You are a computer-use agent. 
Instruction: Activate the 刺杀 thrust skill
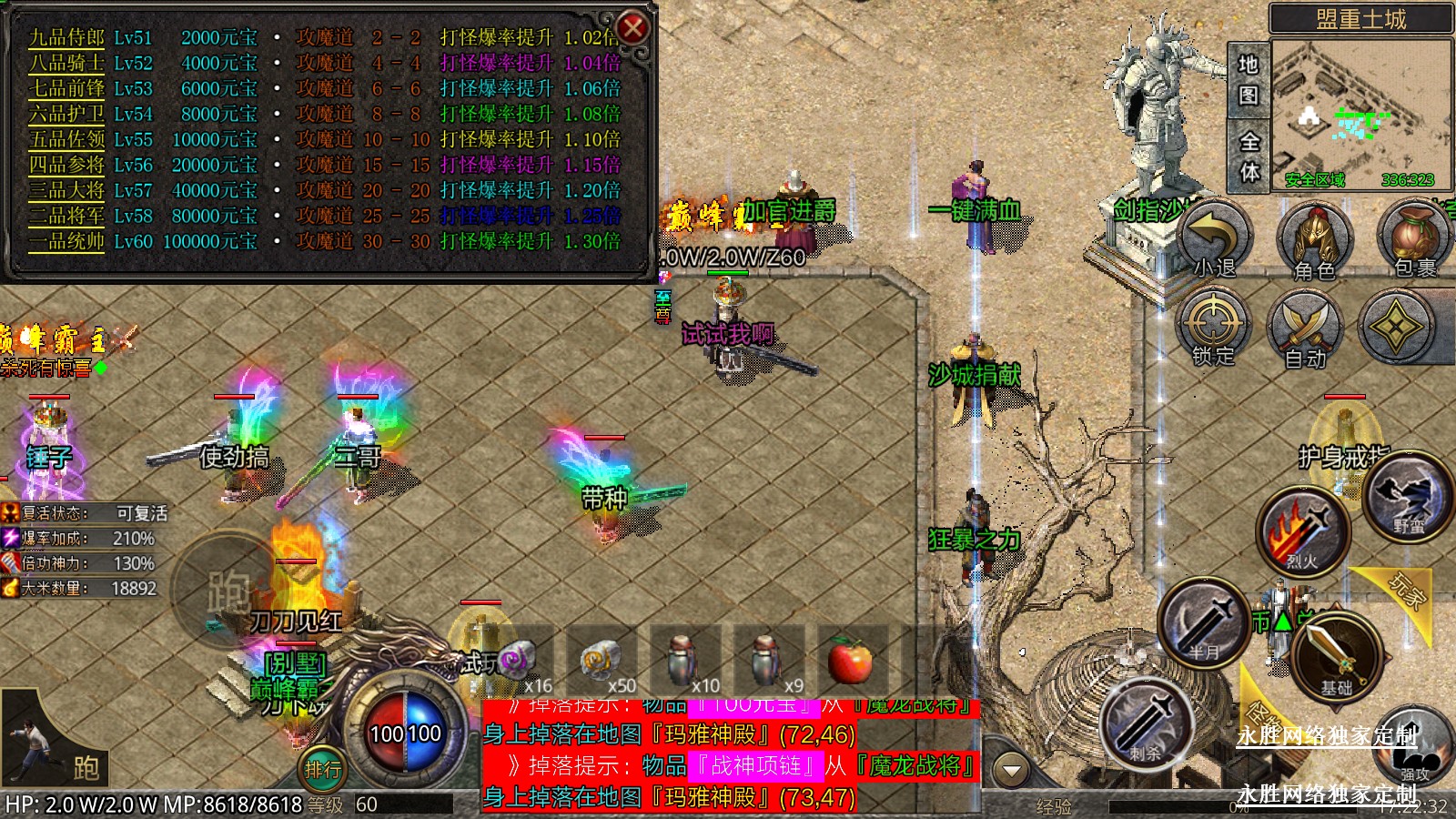pos(1147,723)
